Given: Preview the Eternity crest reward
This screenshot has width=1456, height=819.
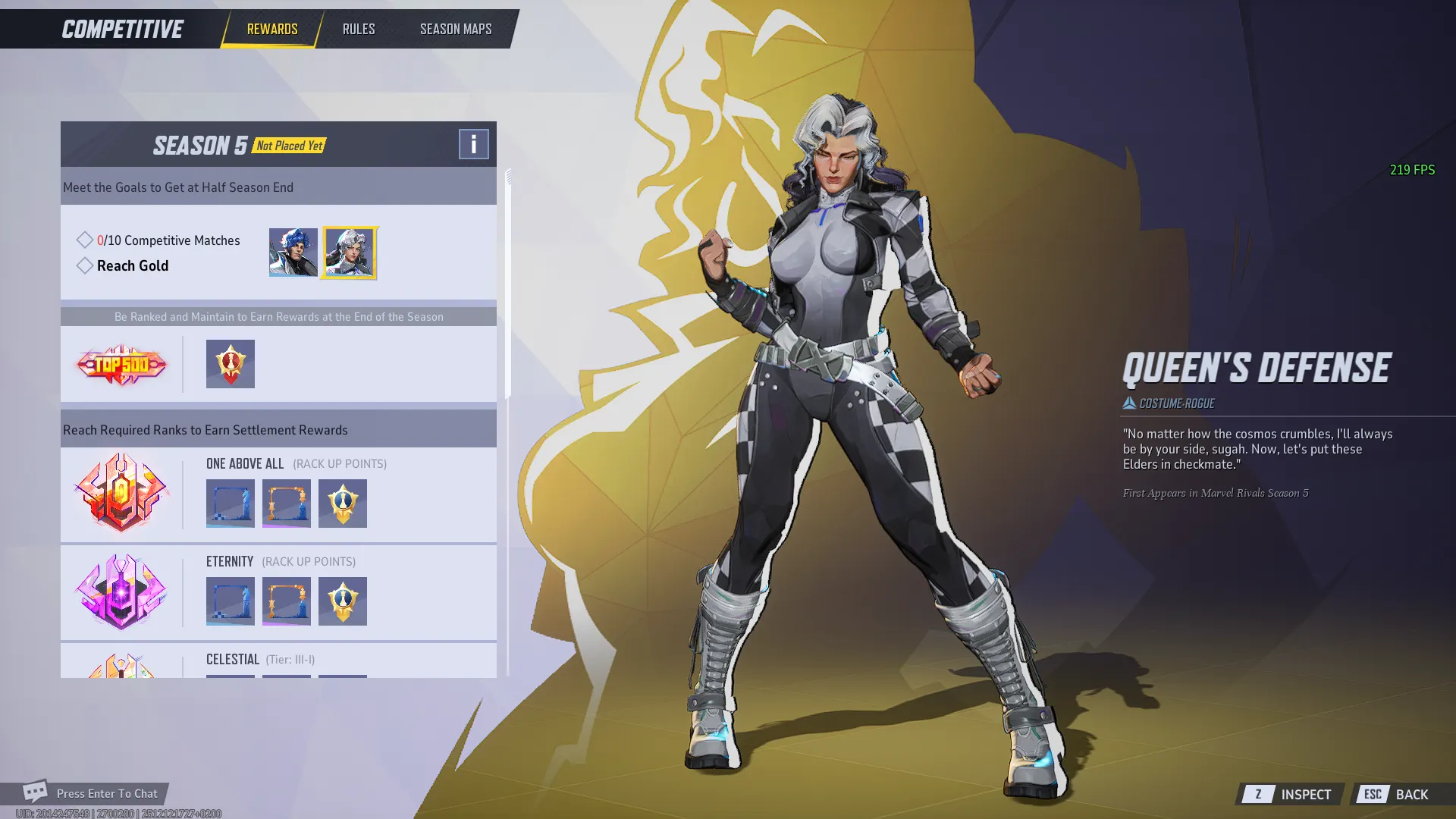Looking at the screenshot, I should click(x=343, y=601).
